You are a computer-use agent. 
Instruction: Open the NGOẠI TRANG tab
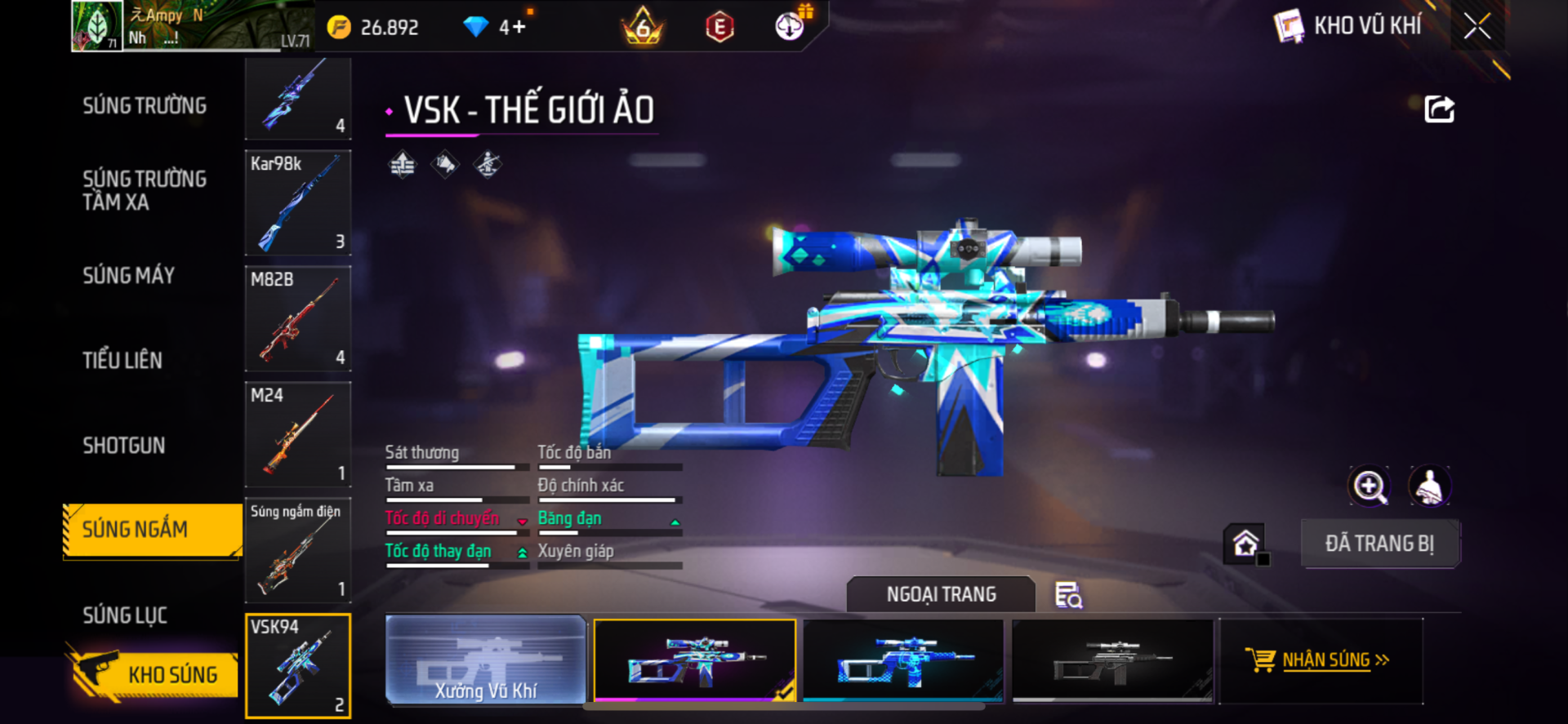pyautogui.click(x=941, y=594)
